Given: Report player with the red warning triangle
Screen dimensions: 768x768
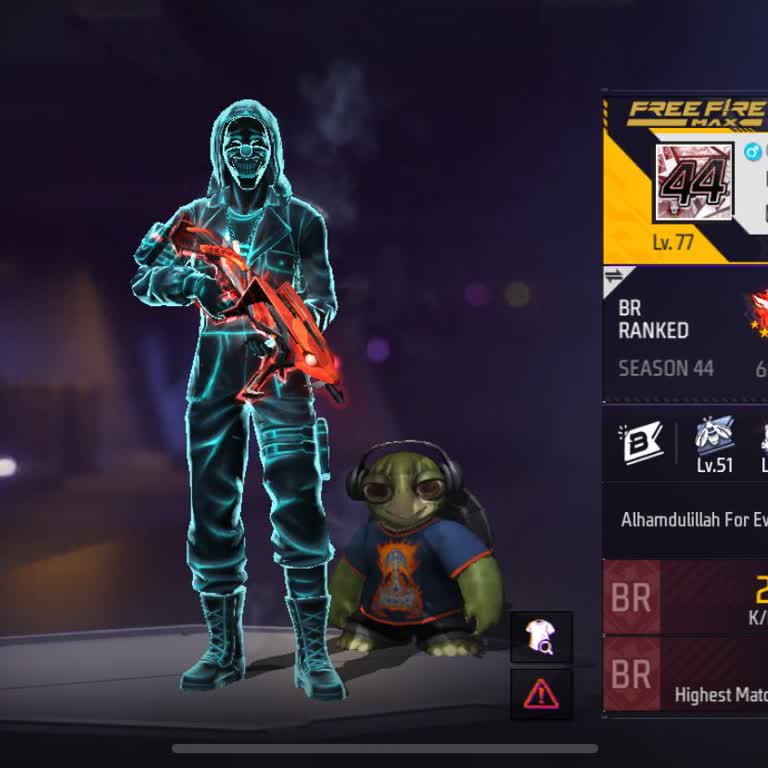Looking at the screenshot, I should (541, 693).
